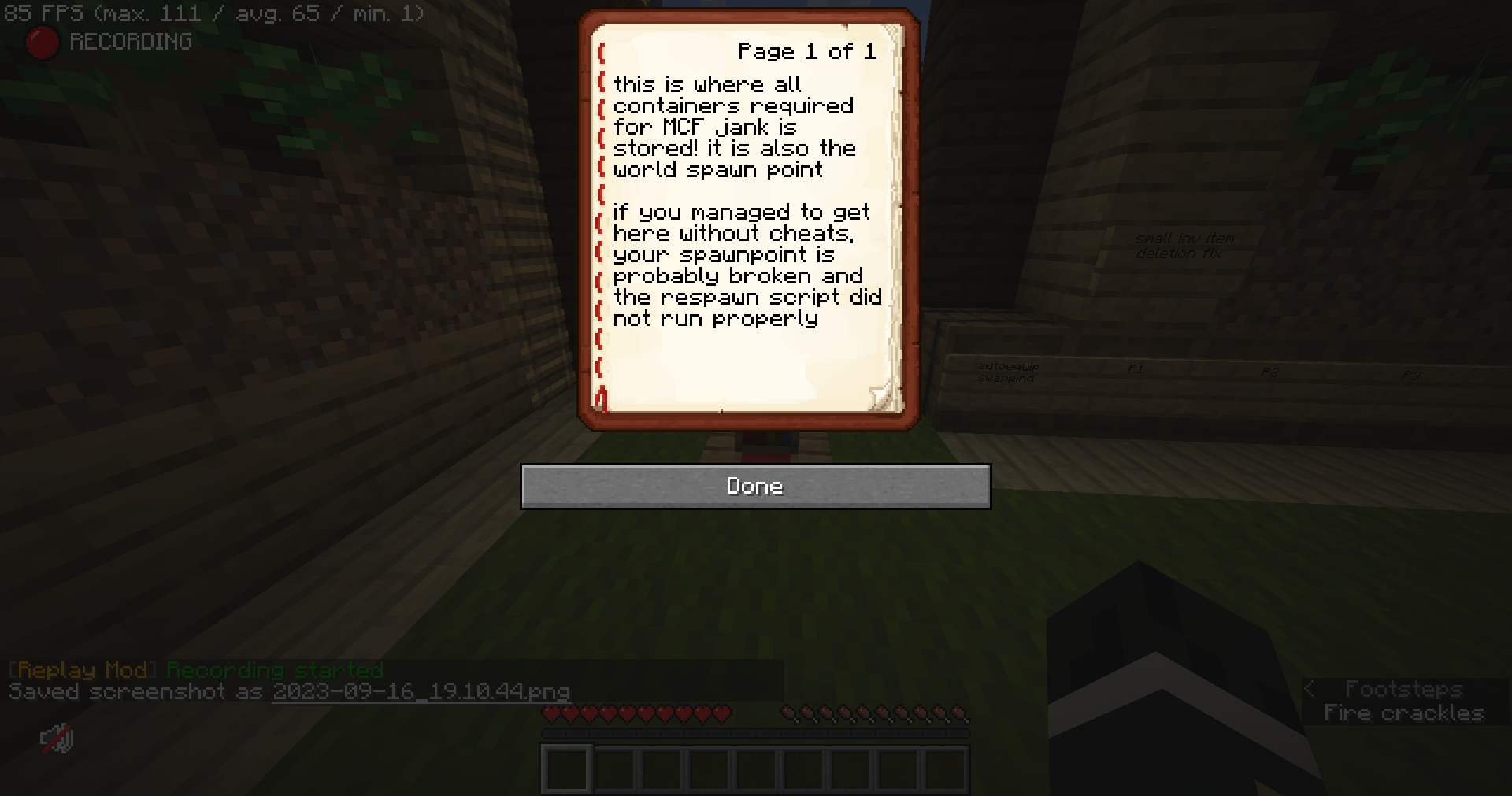Select the first hotbar slot
This screenshot has width=1512, height=796.
coord(565,769)
